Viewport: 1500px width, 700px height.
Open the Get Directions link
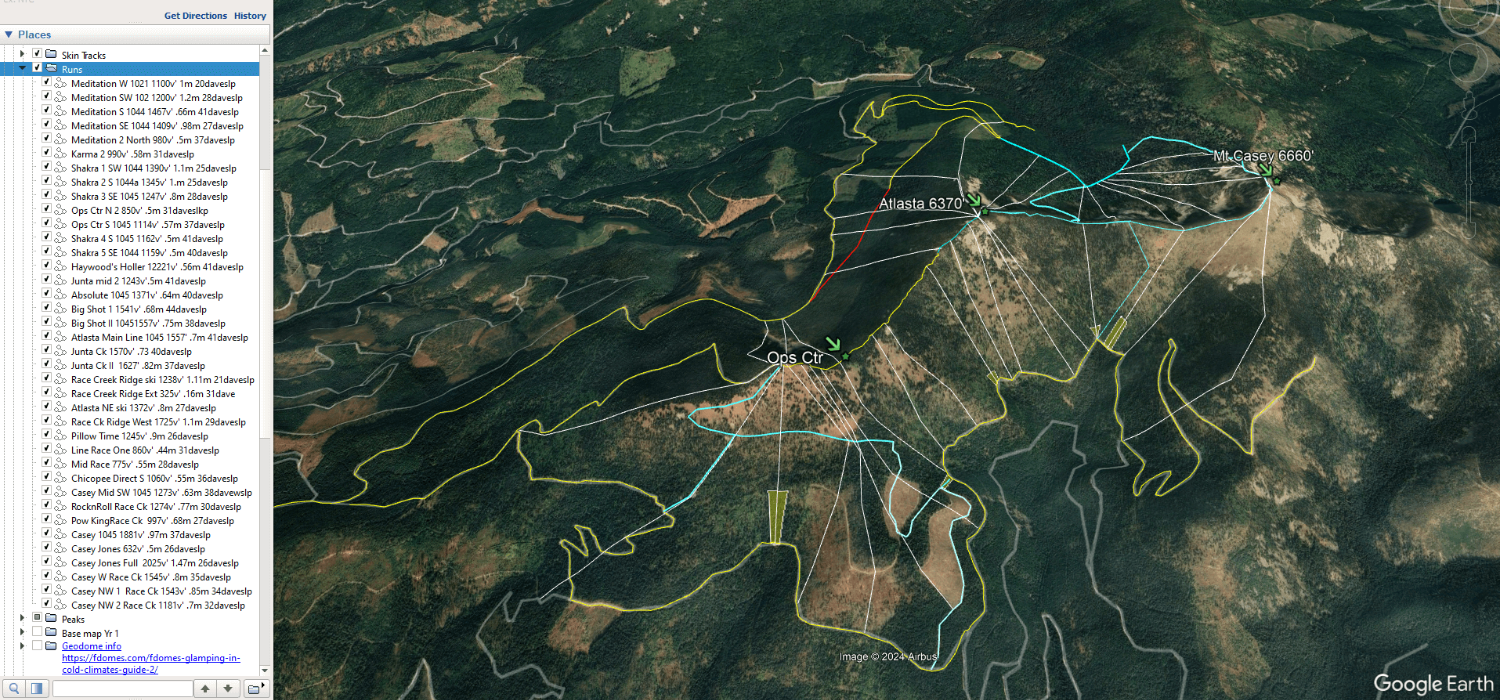(196, 16)
